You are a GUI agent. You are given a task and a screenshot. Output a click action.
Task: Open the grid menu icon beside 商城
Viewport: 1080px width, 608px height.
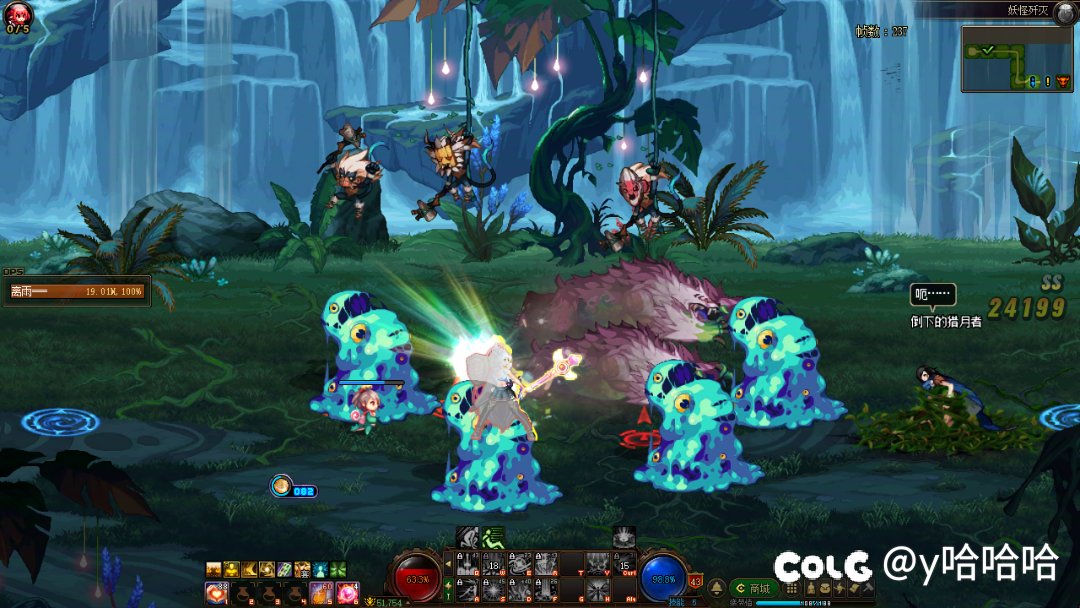tap(792, 589)
